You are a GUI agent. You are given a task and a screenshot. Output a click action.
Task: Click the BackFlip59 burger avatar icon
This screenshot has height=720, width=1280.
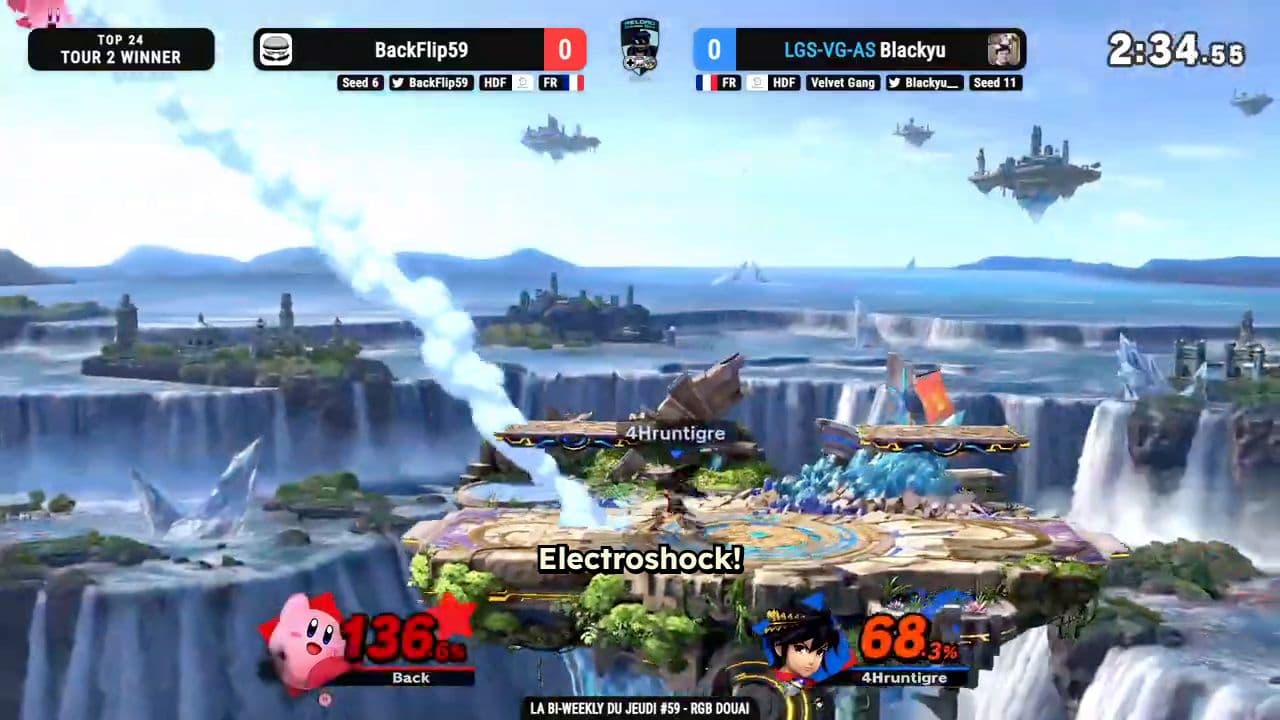pos(275,49)
